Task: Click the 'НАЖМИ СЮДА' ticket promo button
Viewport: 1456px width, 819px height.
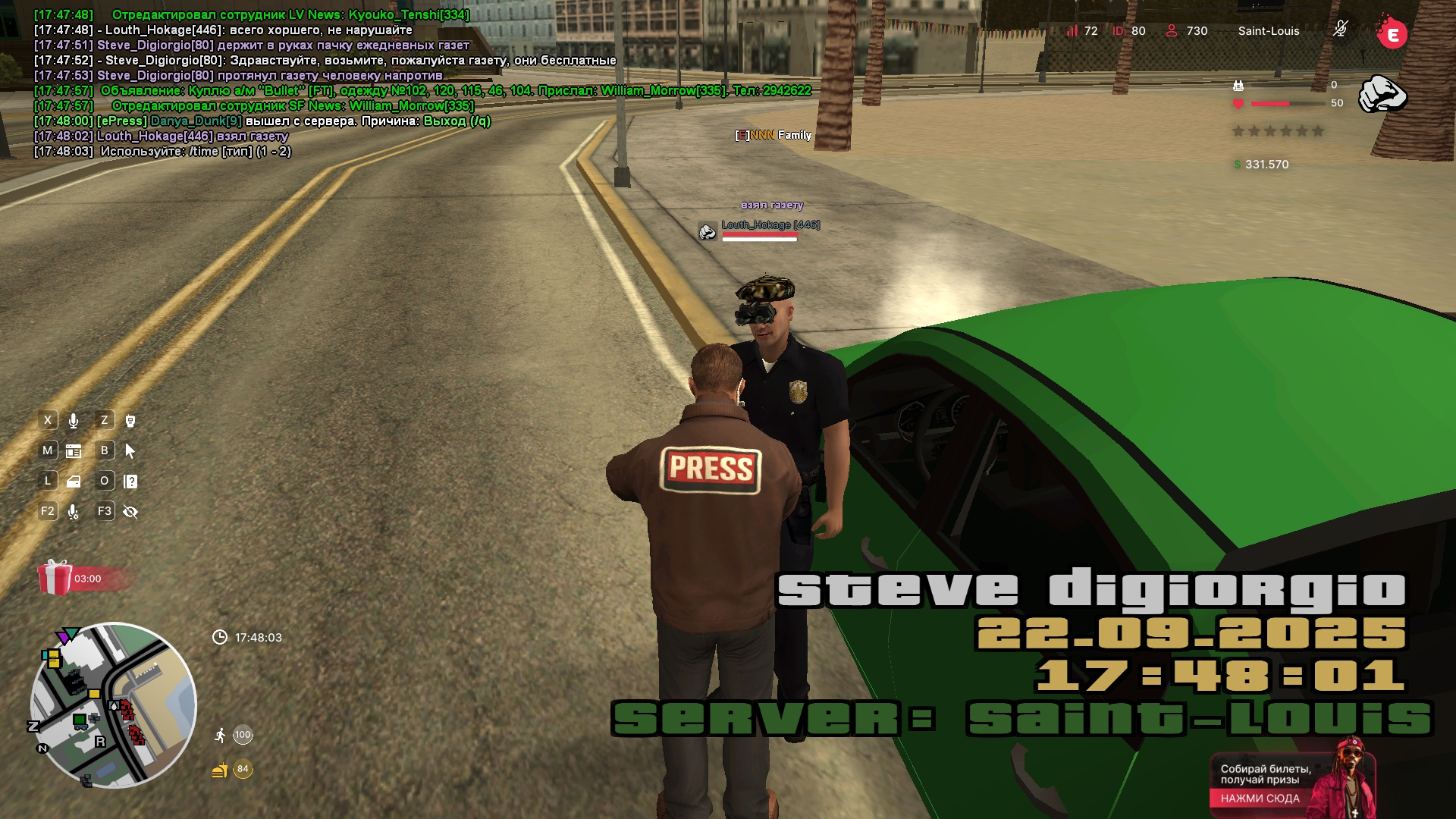Action: pos(1260,798)
